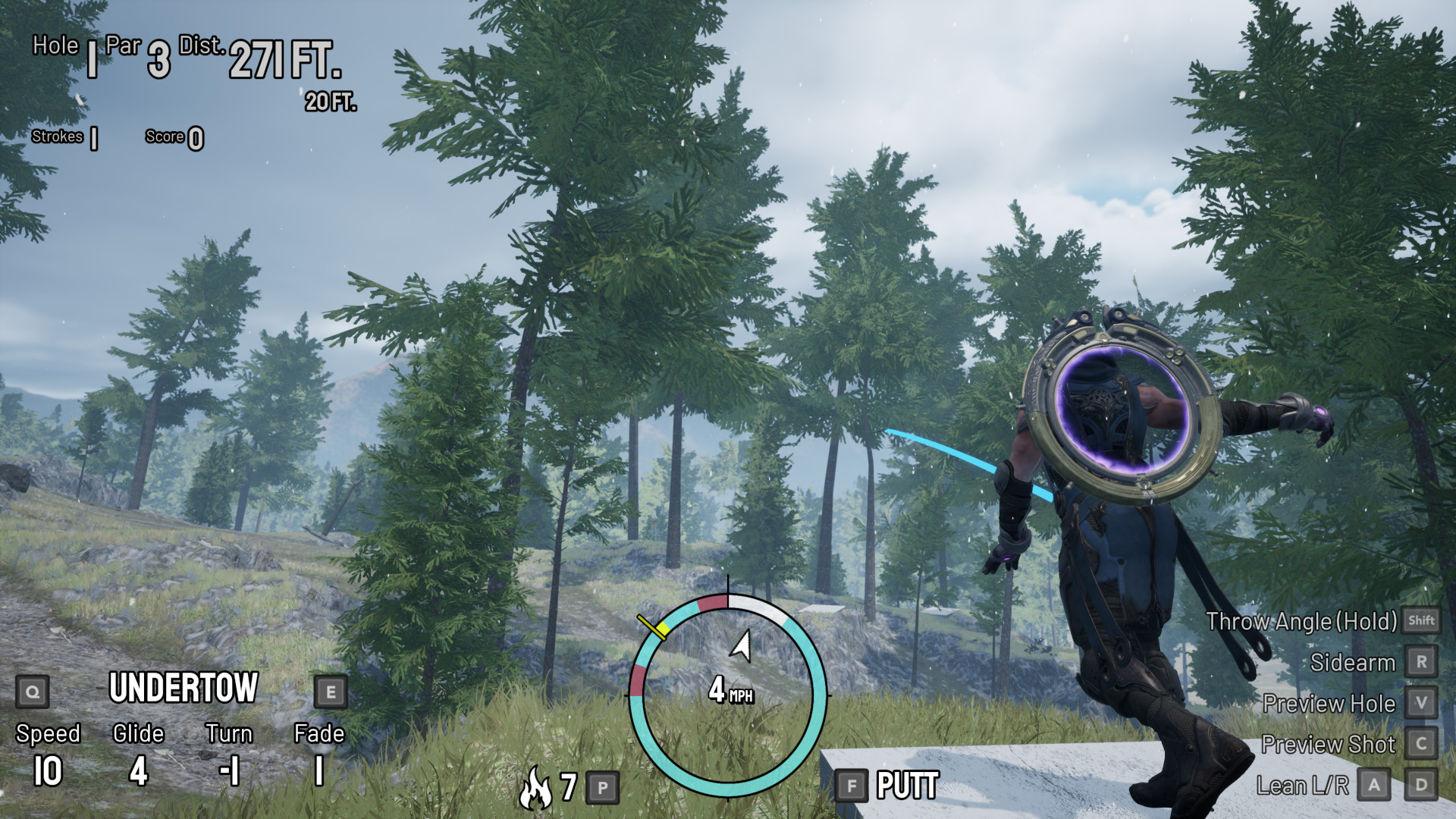Toggle the Sidearm throw option

click(x=1352, y=663)
